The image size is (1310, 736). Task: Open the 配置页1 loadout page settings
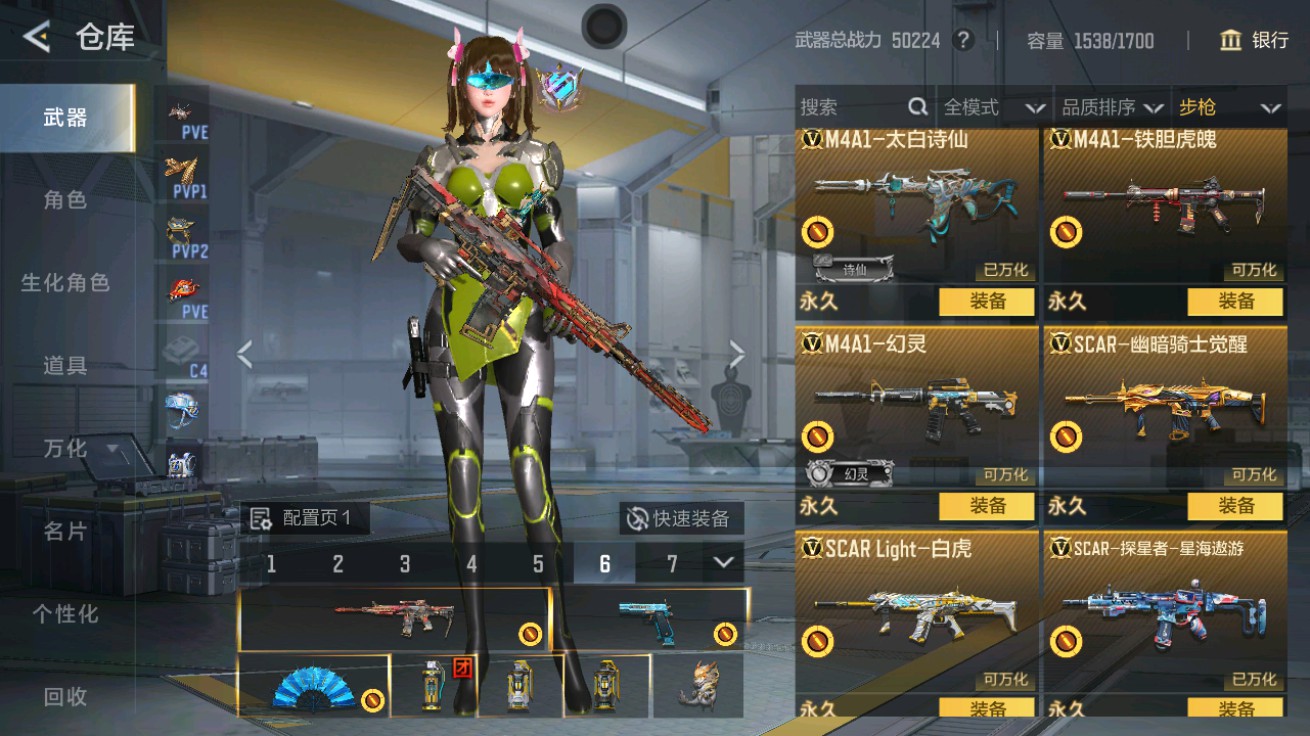click(304, 518)
